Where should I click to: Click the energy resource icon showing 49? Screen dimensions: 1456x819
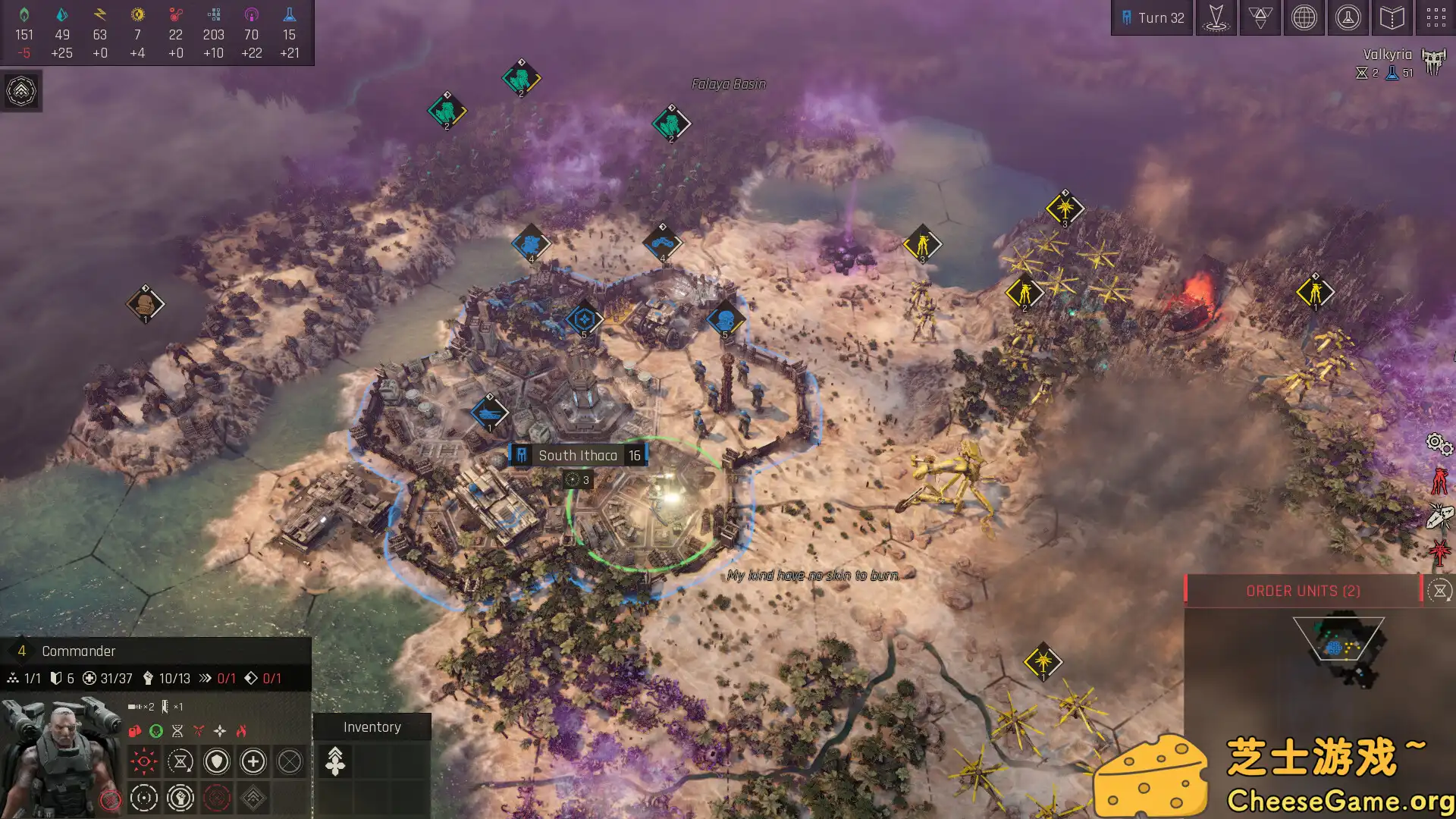click(x=62, y=14)
